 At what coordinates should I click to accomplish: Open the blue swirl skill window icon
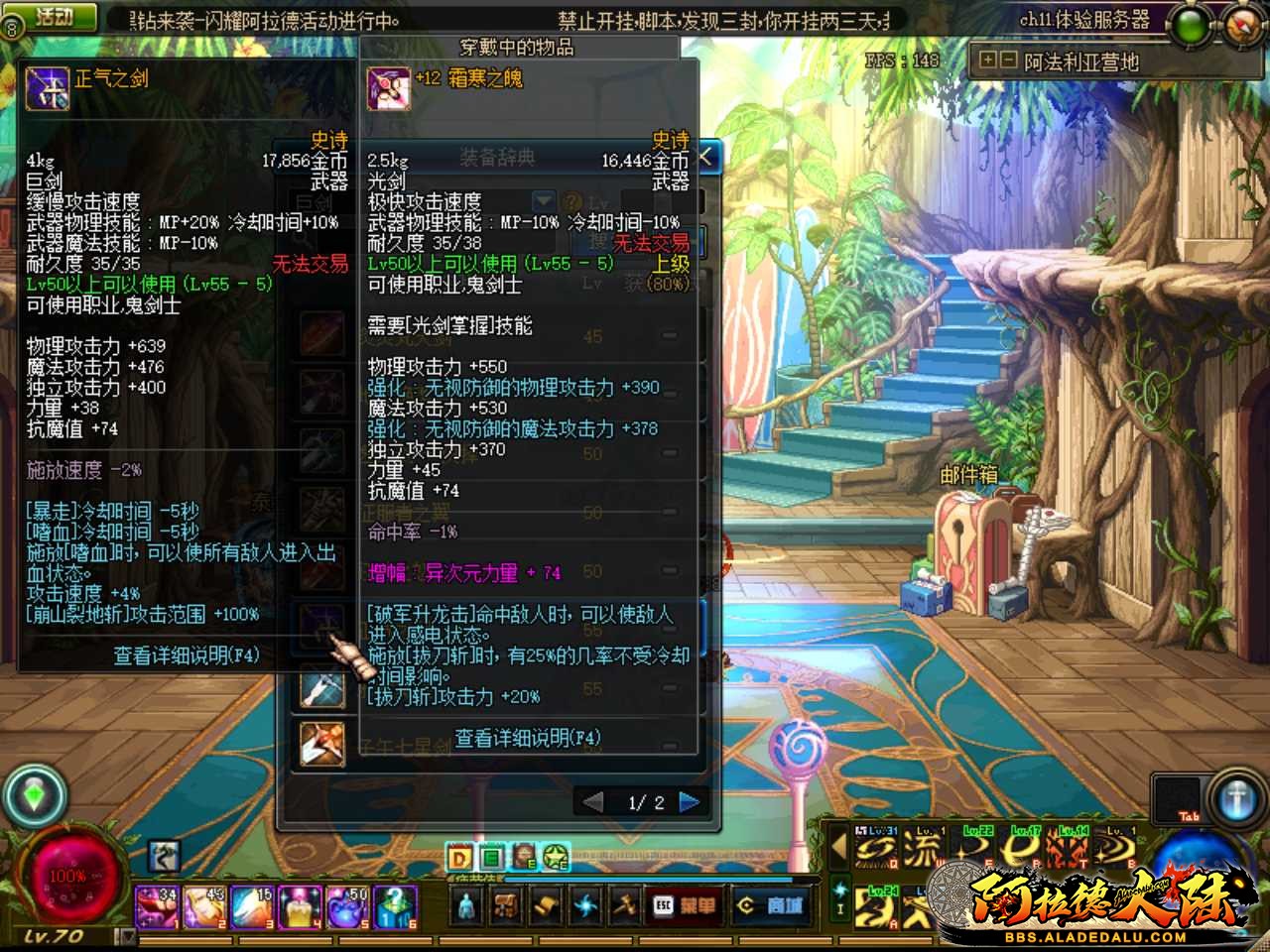[585, 904]
